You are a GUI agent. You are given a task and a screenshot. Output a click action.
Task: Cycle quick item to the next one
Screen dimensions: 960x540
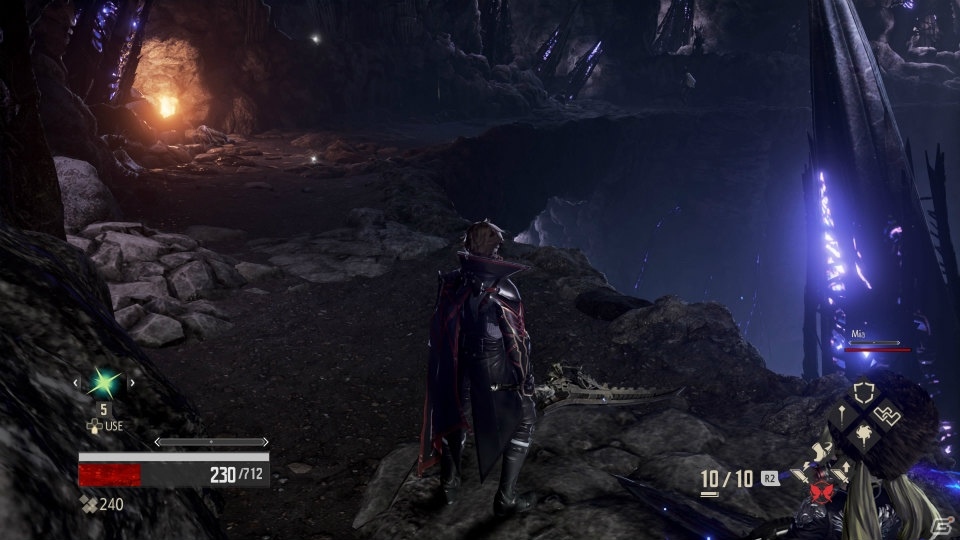(131, 382)
